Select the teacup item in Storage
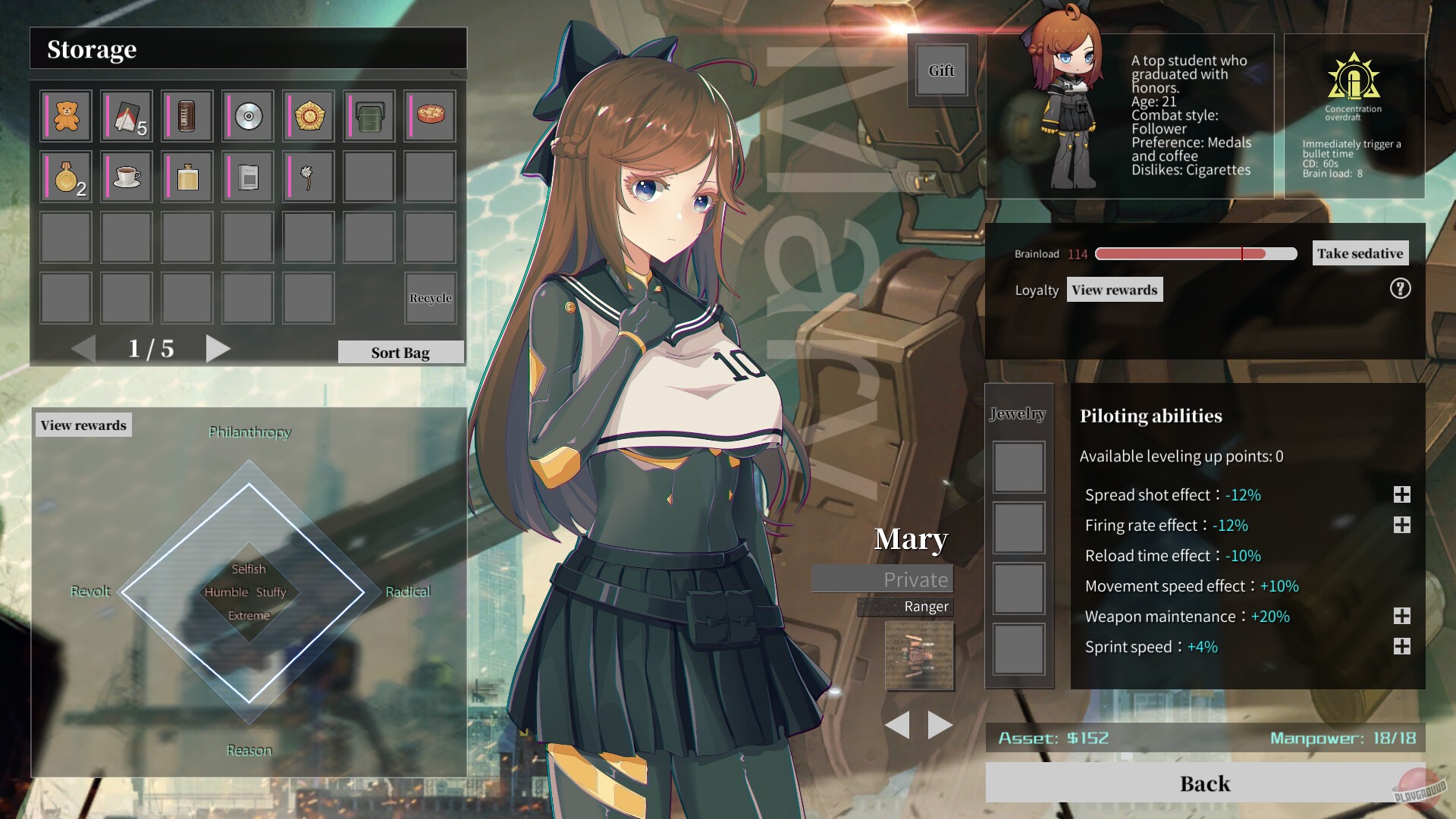The width and height of the screenshot is (1456, 819). (126, 176)
